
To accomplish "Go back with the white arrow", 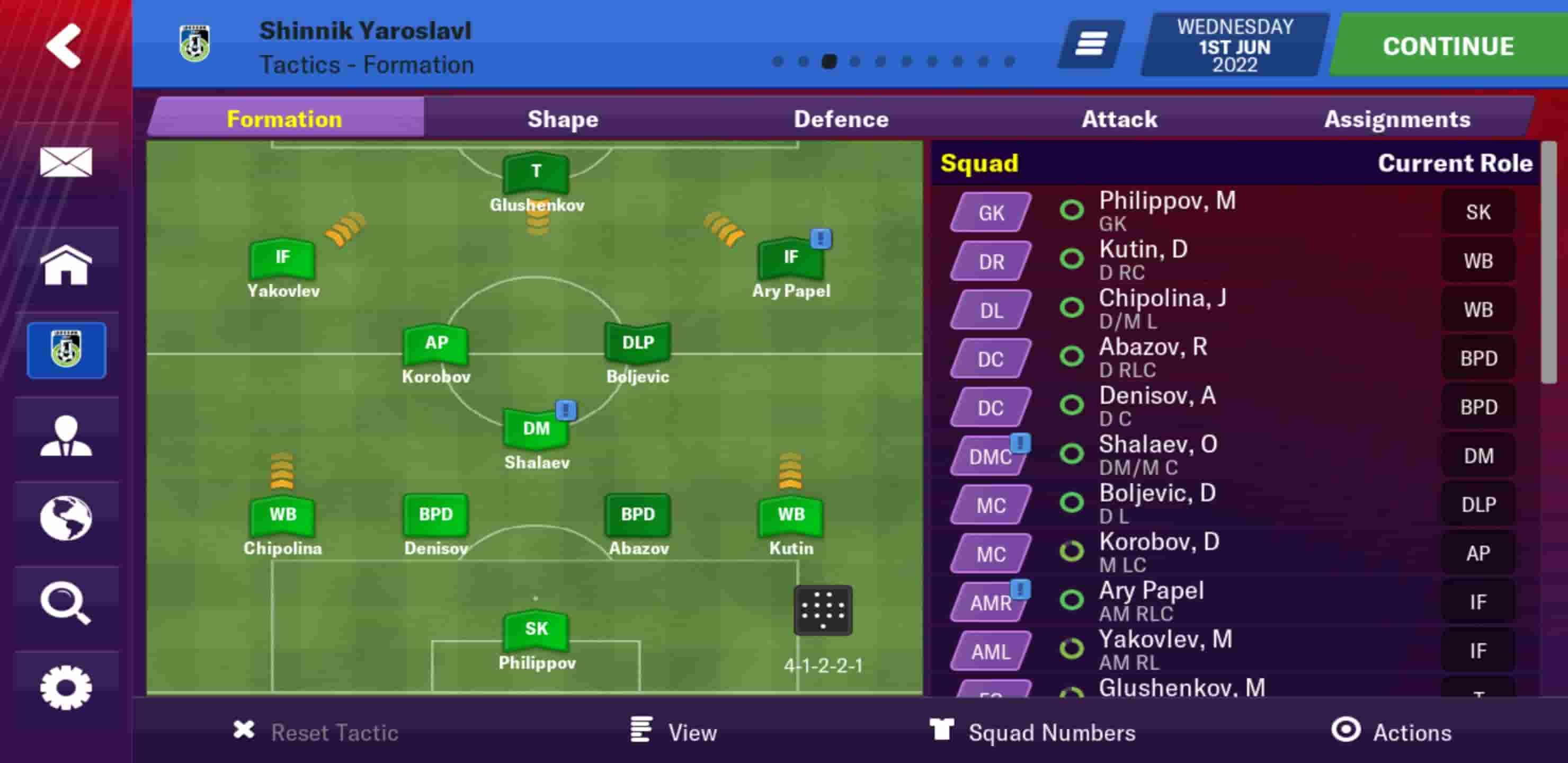I will click(64, 46).
